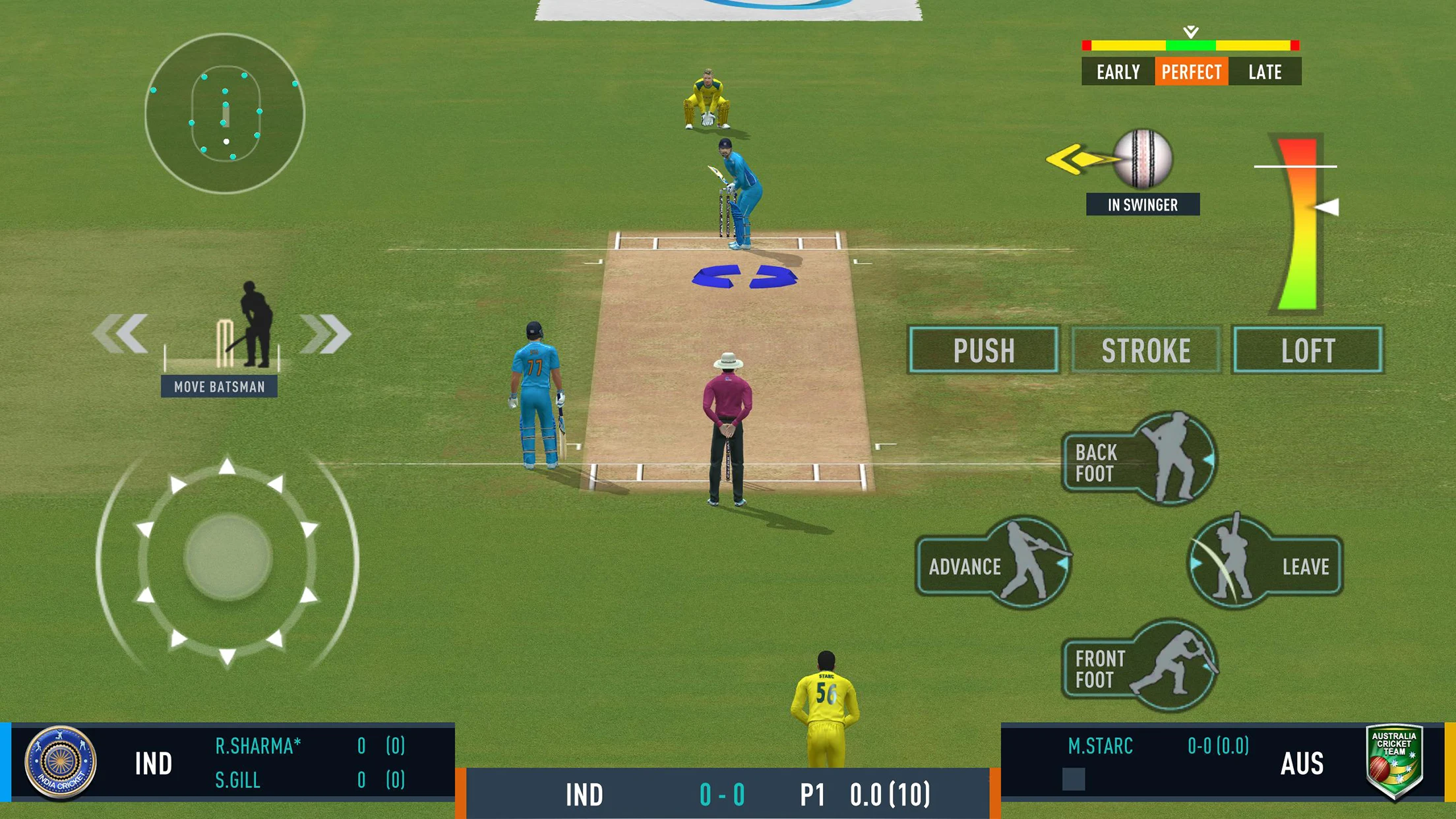
Task: Move batsman left with double arrow
Action: click(x=121, y=333)
